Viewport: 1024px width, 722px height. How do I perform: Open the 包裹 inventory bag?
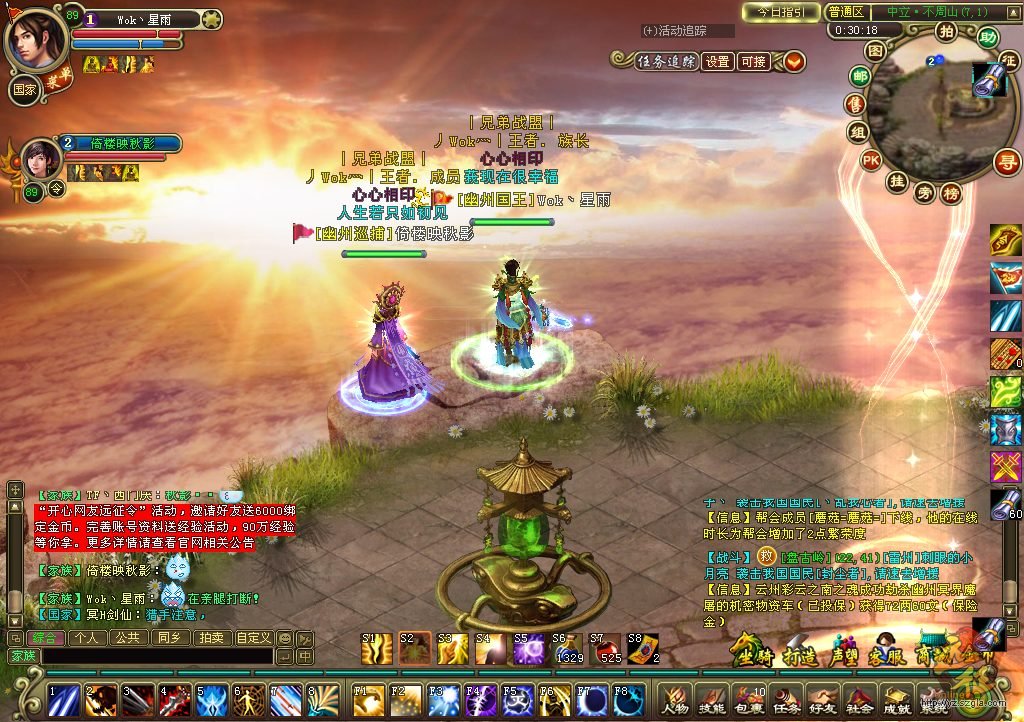click(x=747, y=698)
